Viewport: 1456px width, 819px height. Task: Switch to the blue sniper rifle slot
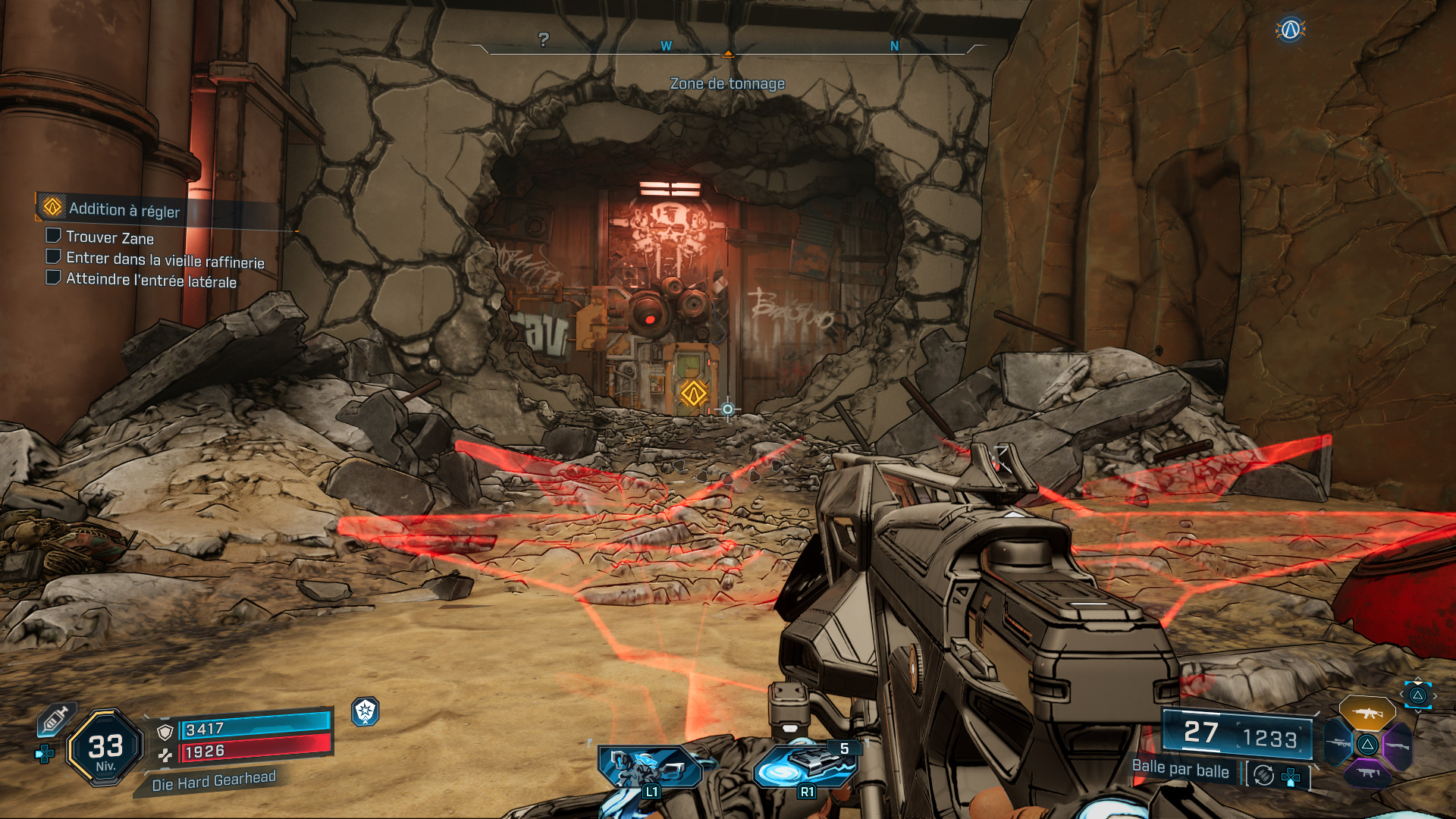coord(1339,743)
